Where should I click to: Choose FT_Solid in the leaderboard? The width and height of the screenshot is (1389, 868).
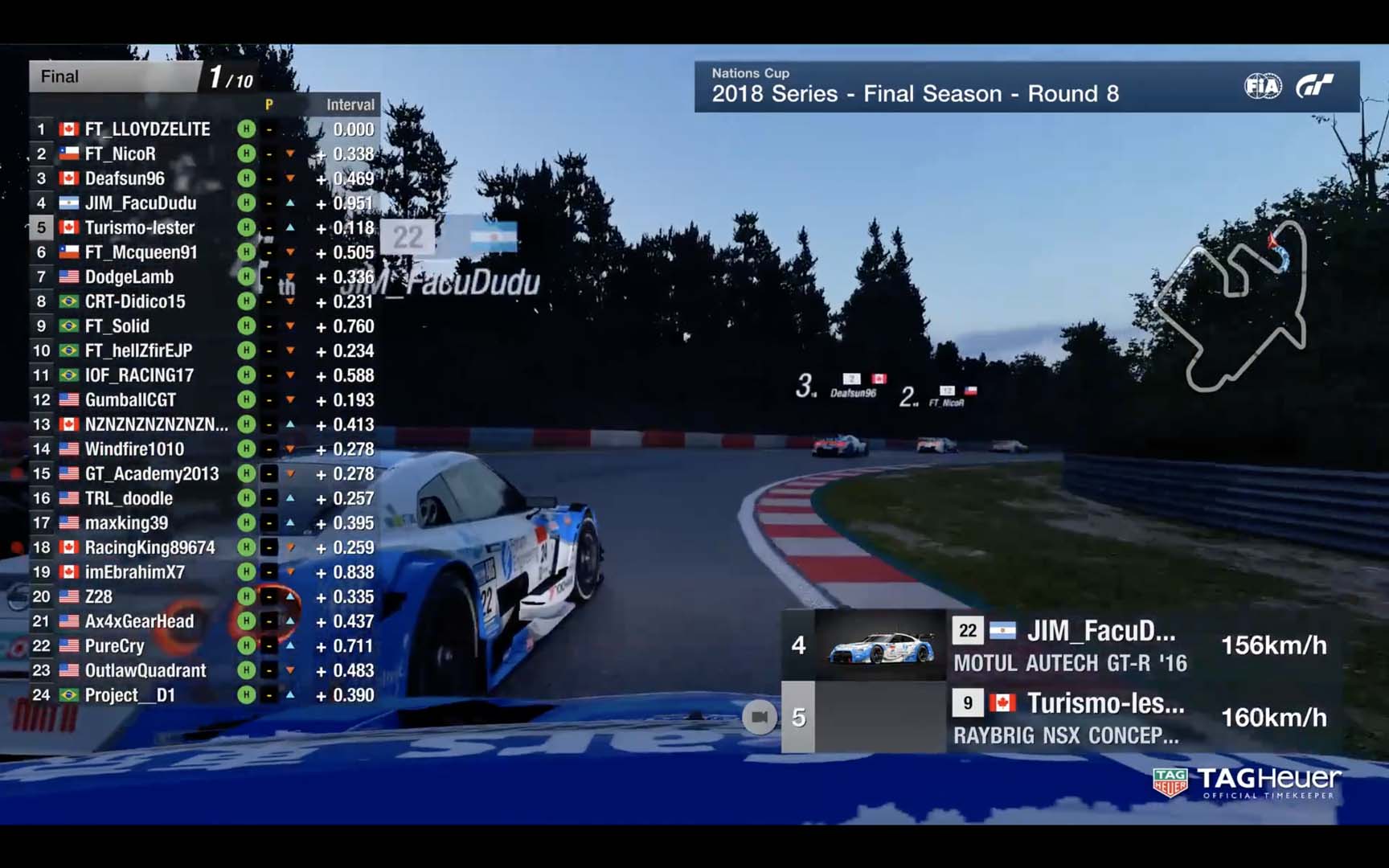point(117,326)
